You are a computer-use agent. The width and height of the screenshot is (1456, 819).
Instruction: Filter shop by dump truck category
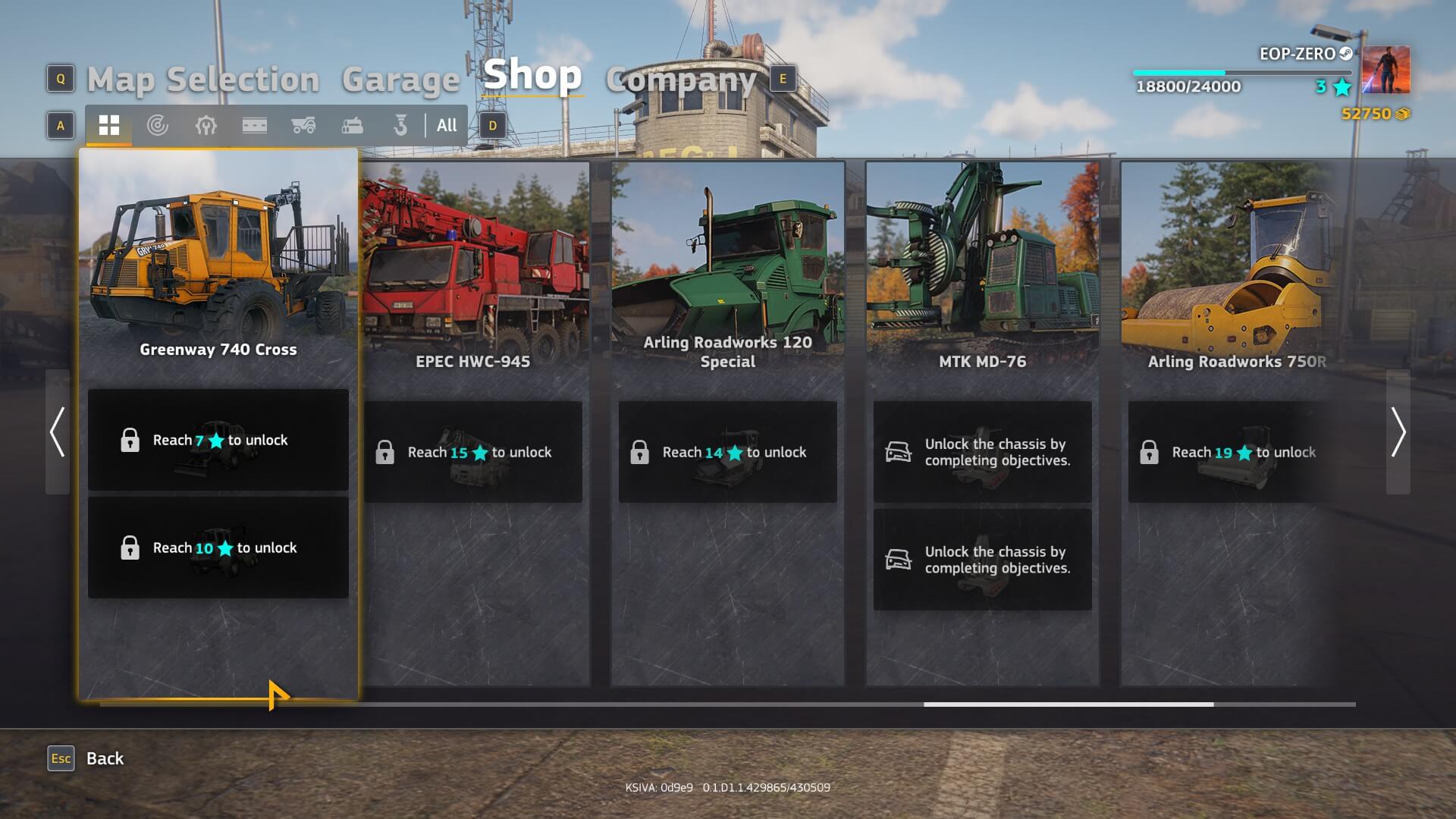click(303, 126)
